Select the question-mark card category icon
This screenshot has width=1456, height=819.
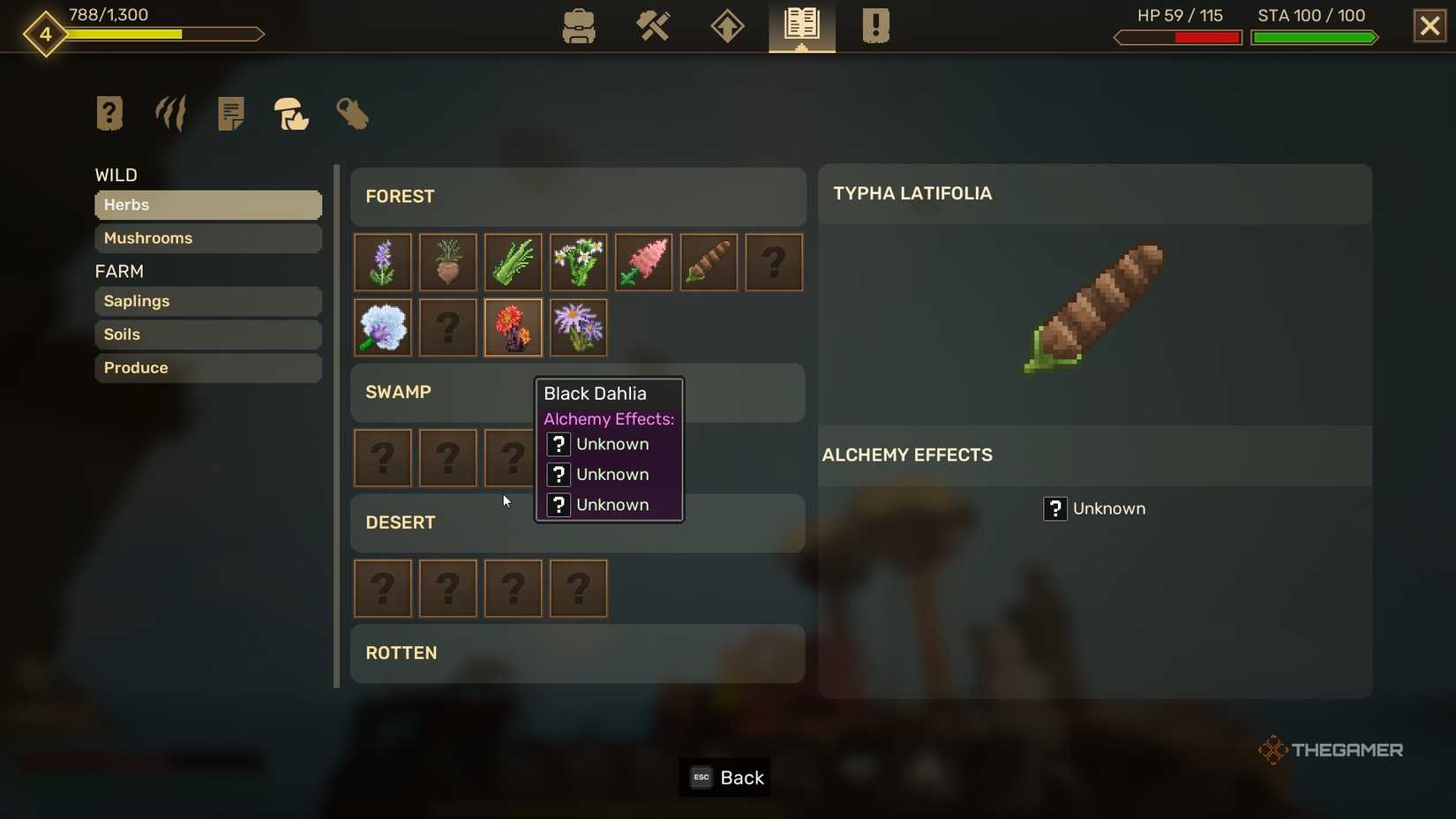tap(109, 113)
